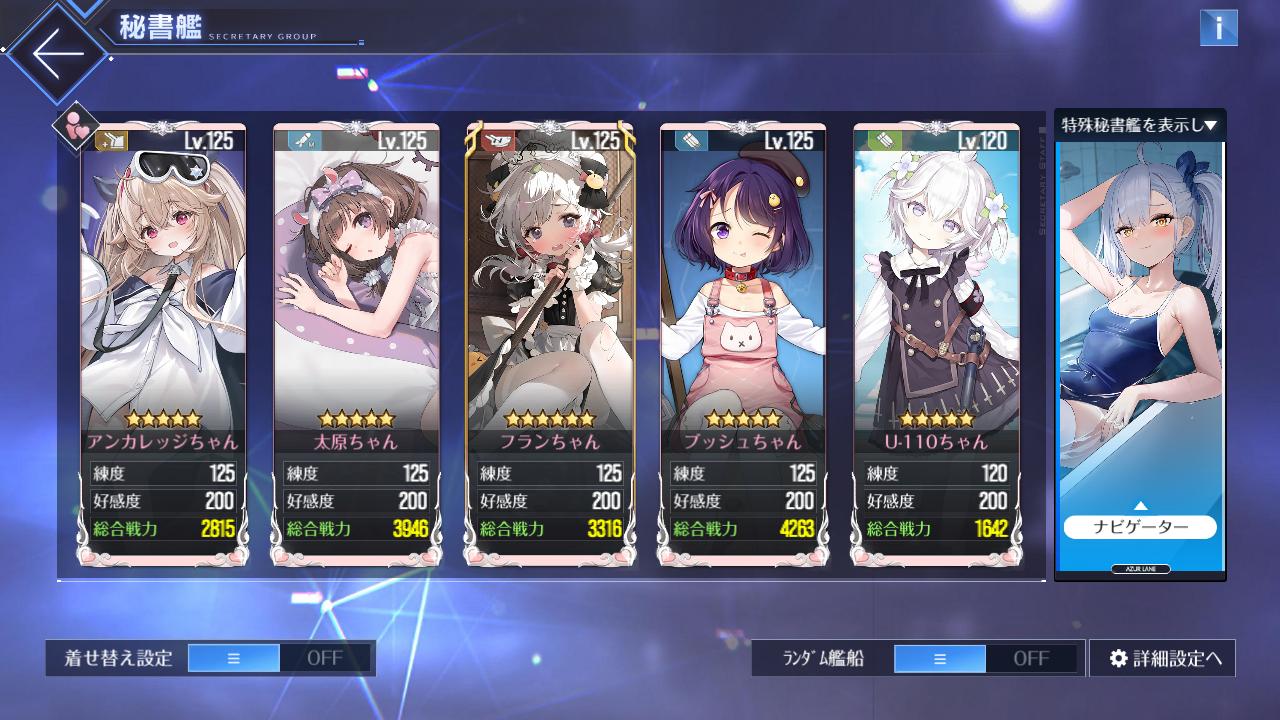Click the ナビゲーター button
This screenshot has width=1280, height=720.
(x=1139, y=527)
